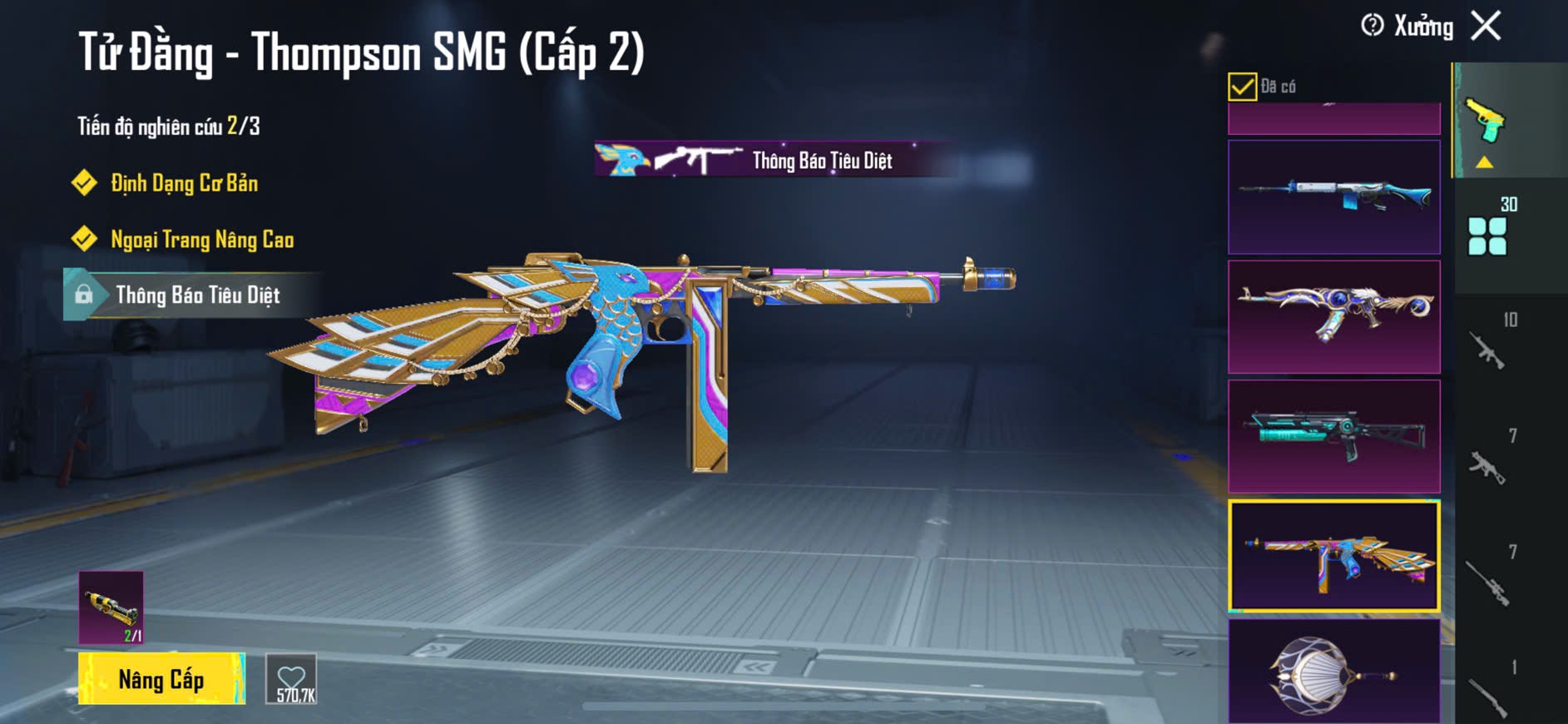Open the Xưởng help info
This screenshot has height=724, width=1568.
click(1372, 26)
